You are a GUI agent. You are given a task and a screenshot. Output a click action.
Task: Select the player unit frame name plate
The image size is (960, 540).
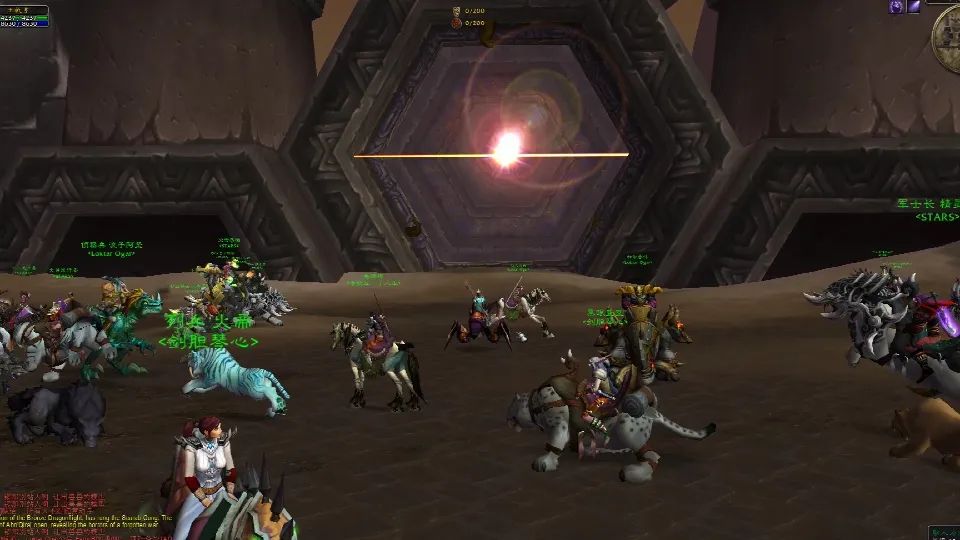[24, 10]
